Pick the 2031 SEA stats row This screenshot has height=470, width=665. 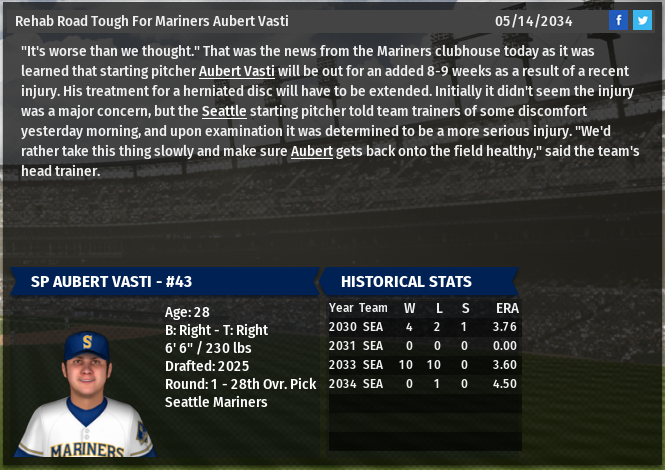click(x=424, y=346)
